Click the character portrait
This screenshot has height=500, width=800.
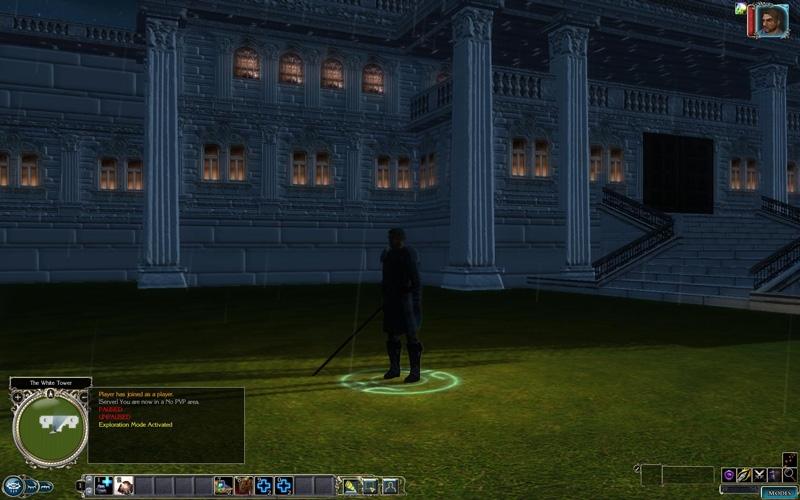[x=772, y=20]
